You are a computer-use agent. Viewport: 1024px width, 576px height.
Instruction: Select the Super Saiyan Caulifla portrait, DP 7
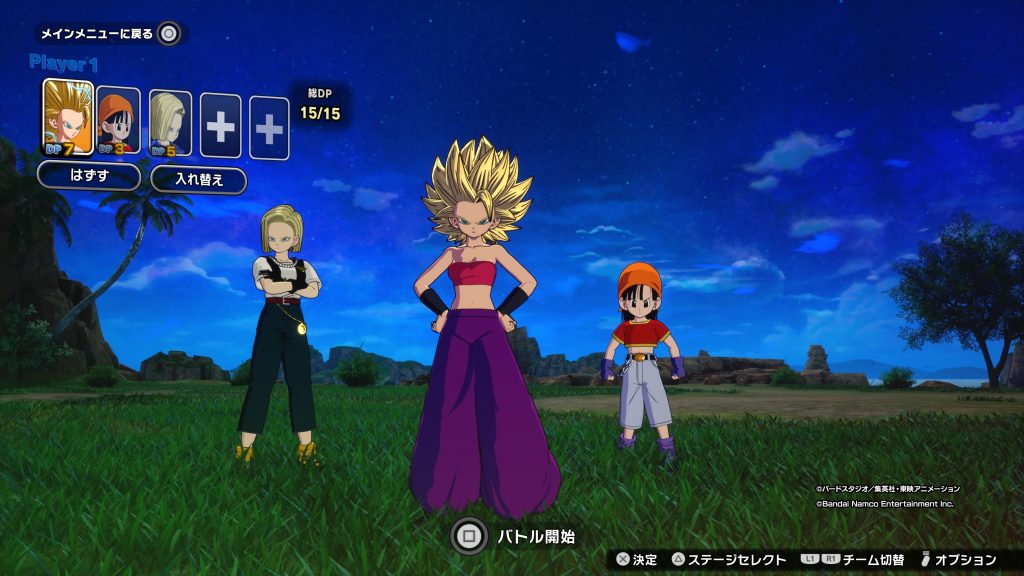(x=68, y=120)
